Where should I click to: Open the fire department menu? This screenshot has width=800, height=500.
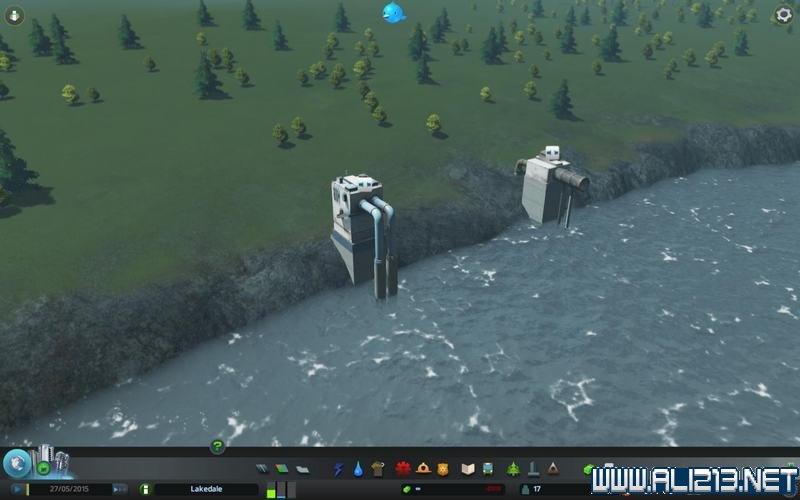[422, 468]
